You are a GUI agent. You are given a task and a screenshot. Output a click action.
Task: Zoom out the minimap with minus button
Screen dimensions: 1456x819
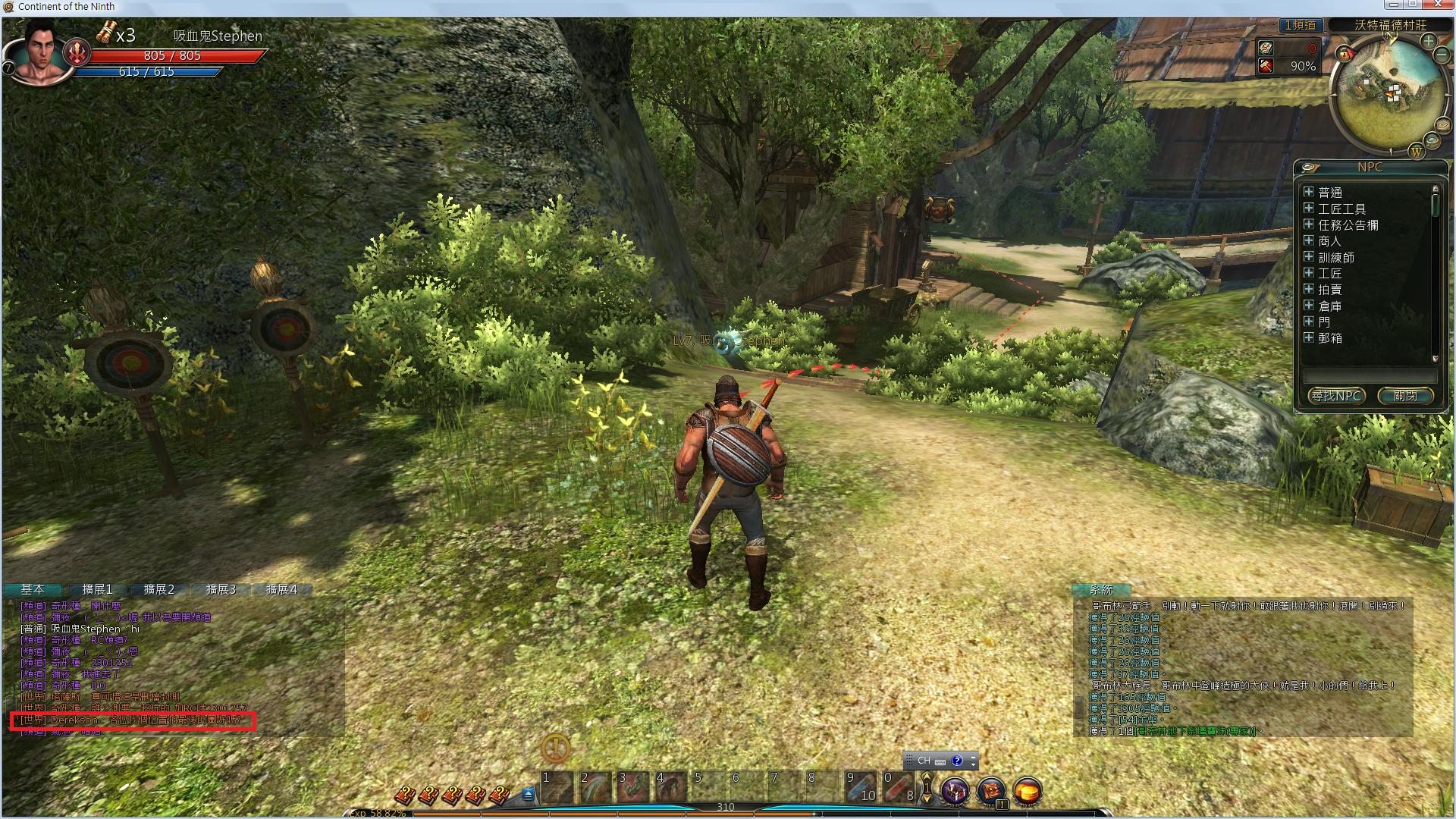[1443, 56]
